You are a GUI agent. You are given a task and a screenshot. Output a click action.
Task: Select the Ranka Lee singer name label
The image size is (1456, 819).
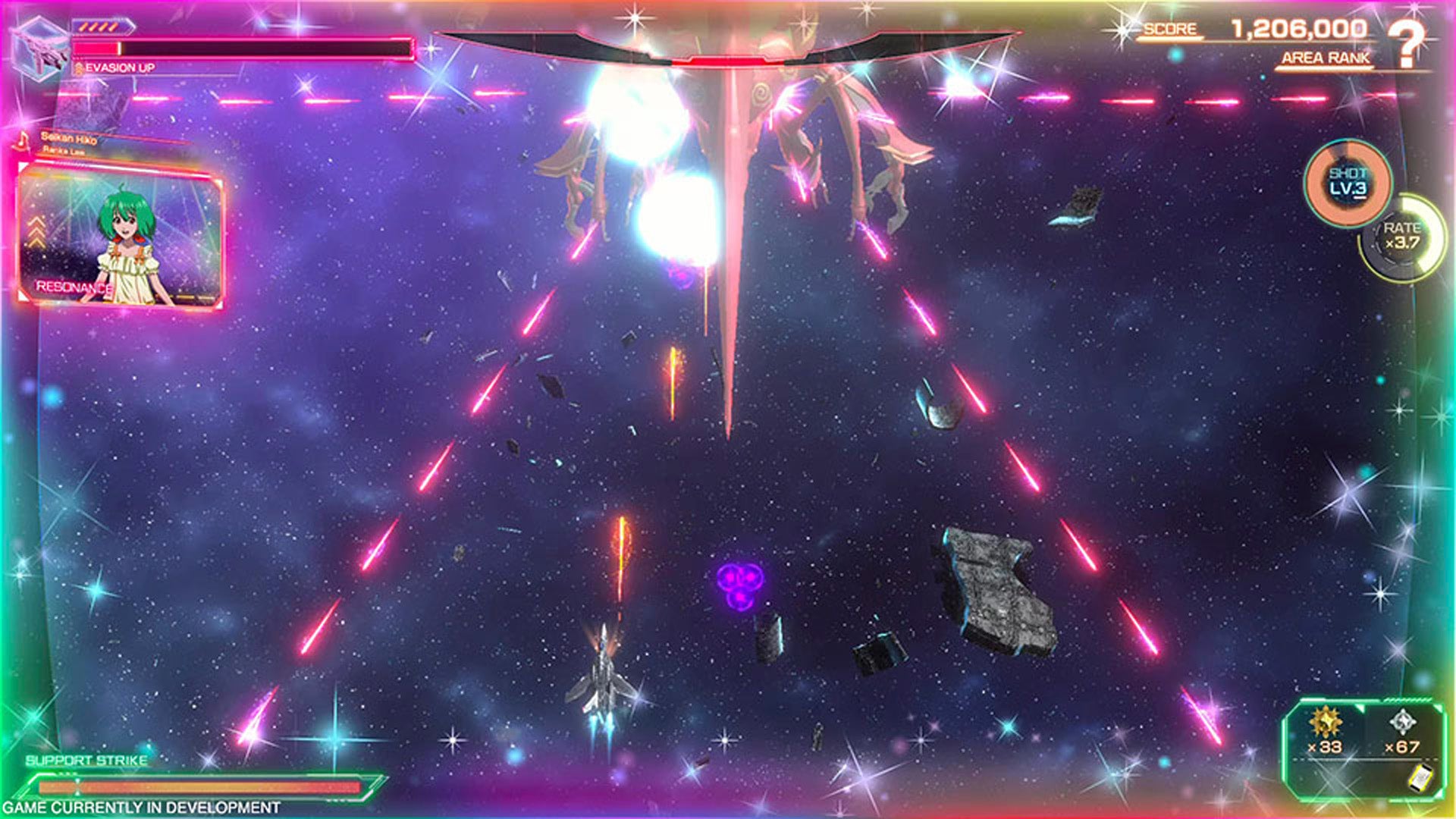(64, 152)
